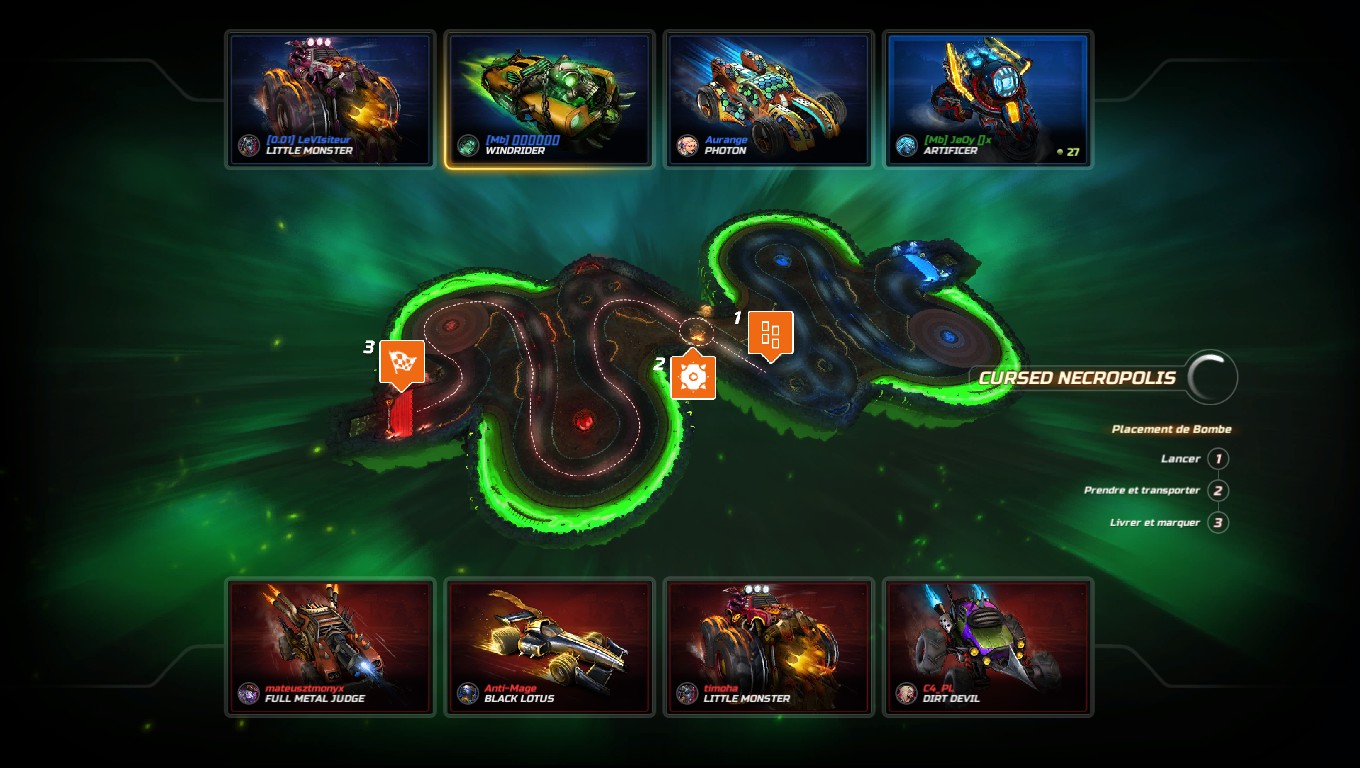1360x768 pixels.
Task: Click the bomb launch marker numbered 1 on the map
Action: click(770, 335)
